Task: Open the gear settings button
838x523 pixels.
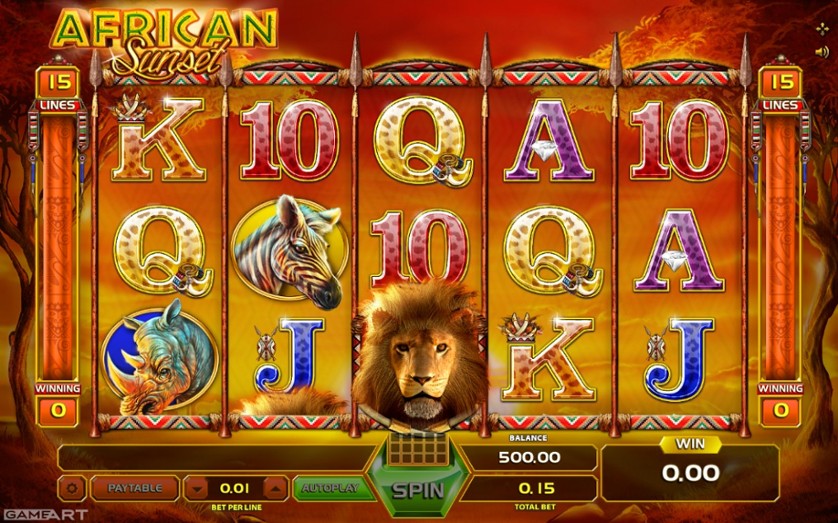Action: pyautogui.click(x=71, y=489)
